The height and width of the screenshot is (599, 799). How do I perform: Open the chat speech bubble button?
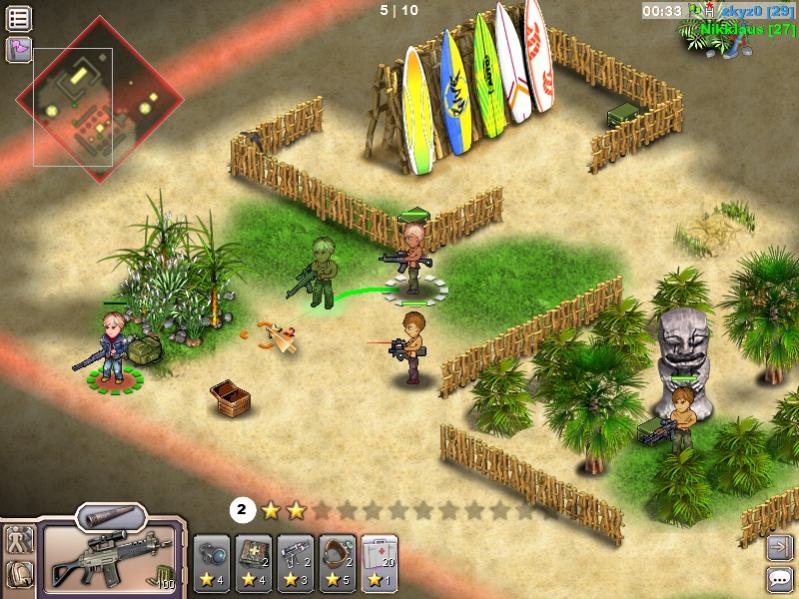(x=779, y=578)
